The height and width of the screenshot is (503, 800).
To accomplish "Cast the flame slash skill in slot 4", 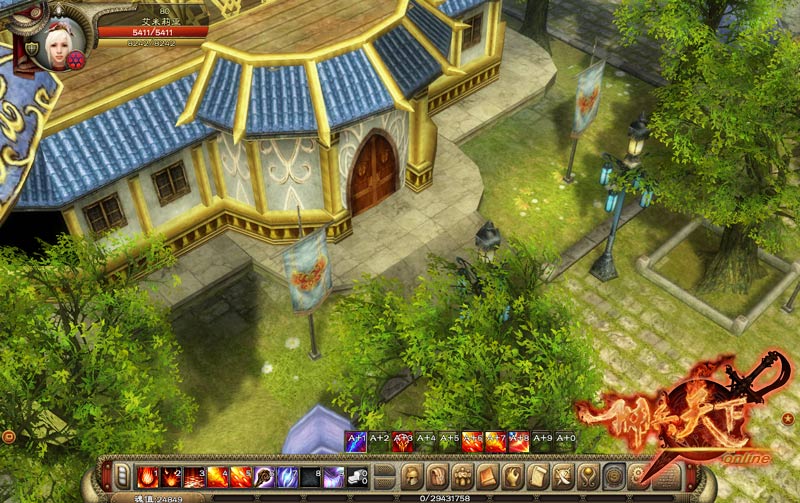I will pyautogui.click(x=217, y=476).
